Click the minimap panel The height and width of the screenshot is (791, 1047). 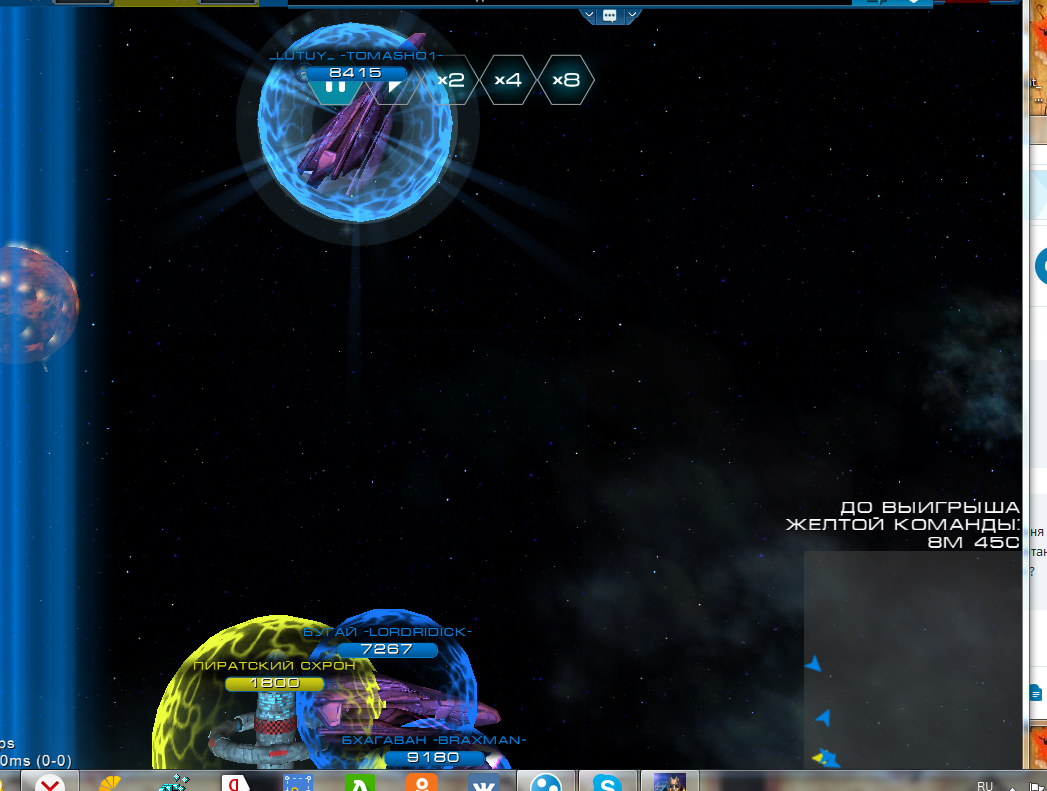(x=912, y=660)
